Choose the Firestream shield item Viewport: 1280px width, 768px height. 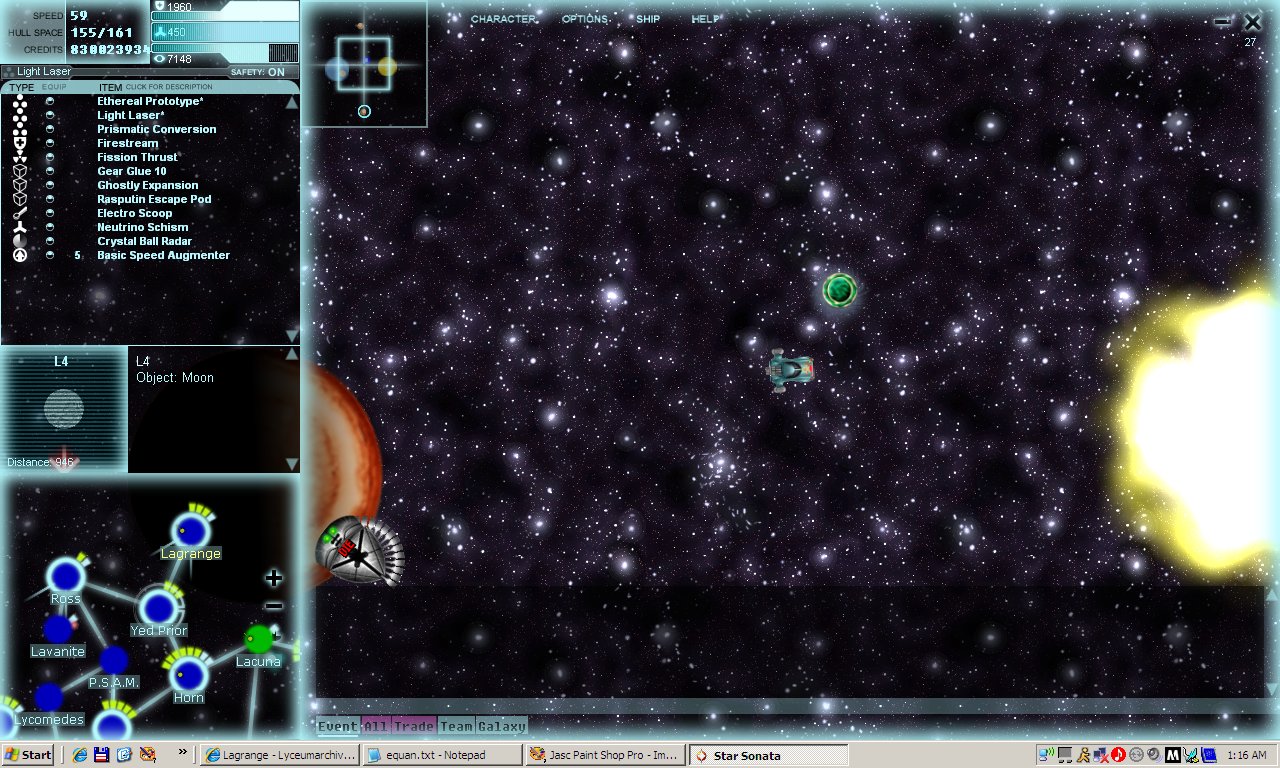tap(127, 143)
